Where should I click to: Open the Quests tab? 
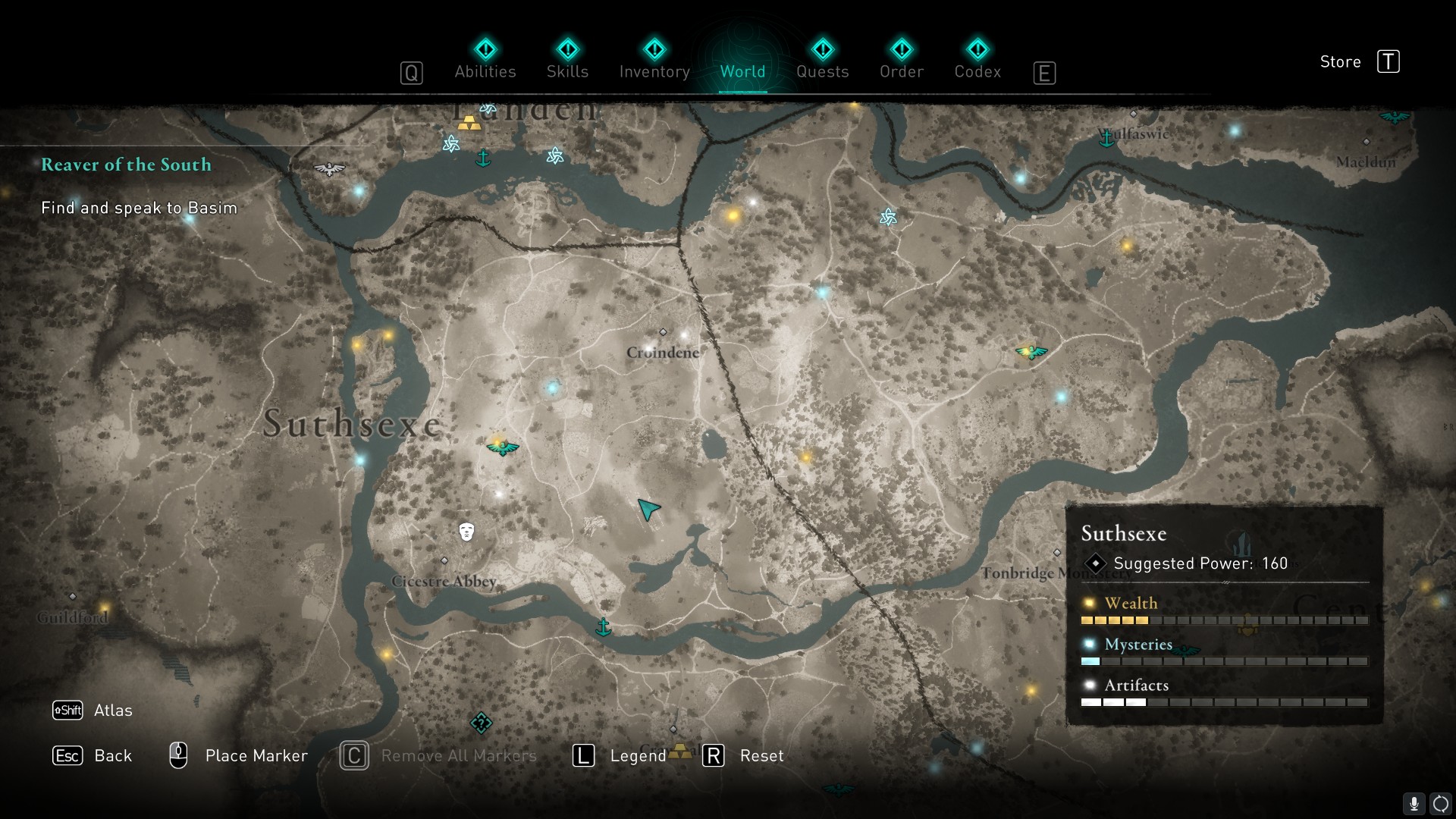822,61
